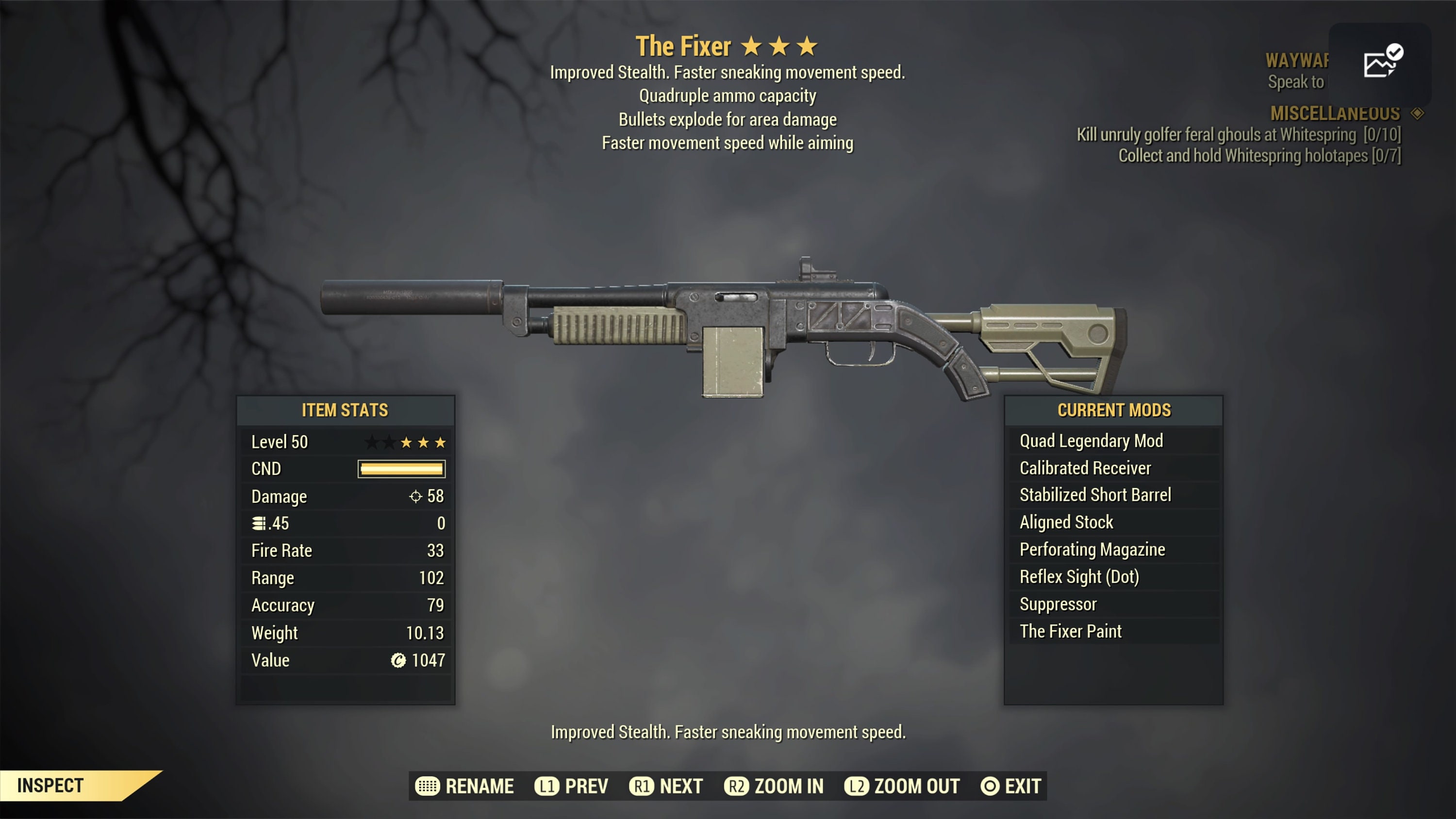Select the .45 ammo icon
Viewport: 1456px width, 819px height.
pyautogui.click(x=259, y=524)
